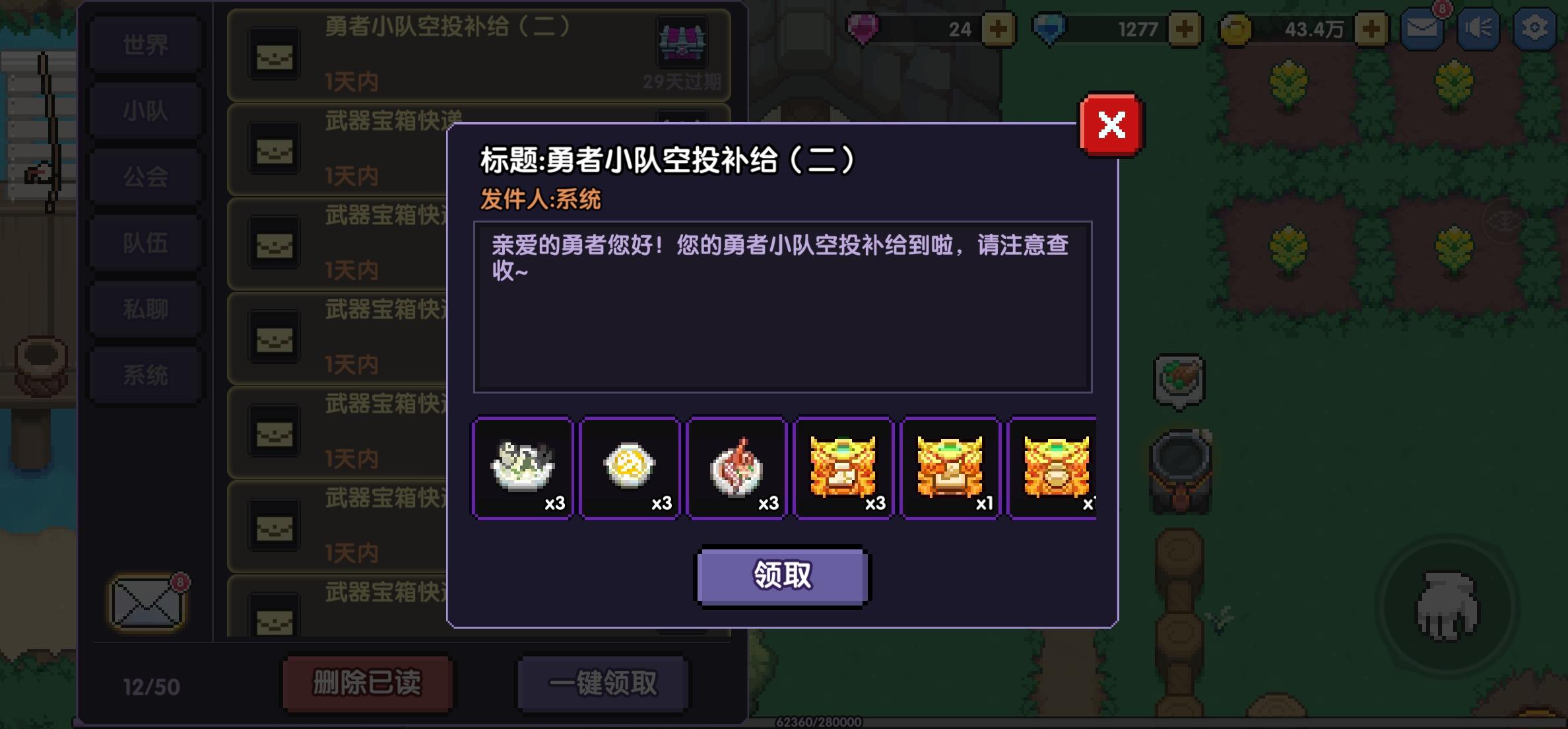Click the airdrop supply chest icon
Screen dimensions: 1568x729
pos(684,41)
